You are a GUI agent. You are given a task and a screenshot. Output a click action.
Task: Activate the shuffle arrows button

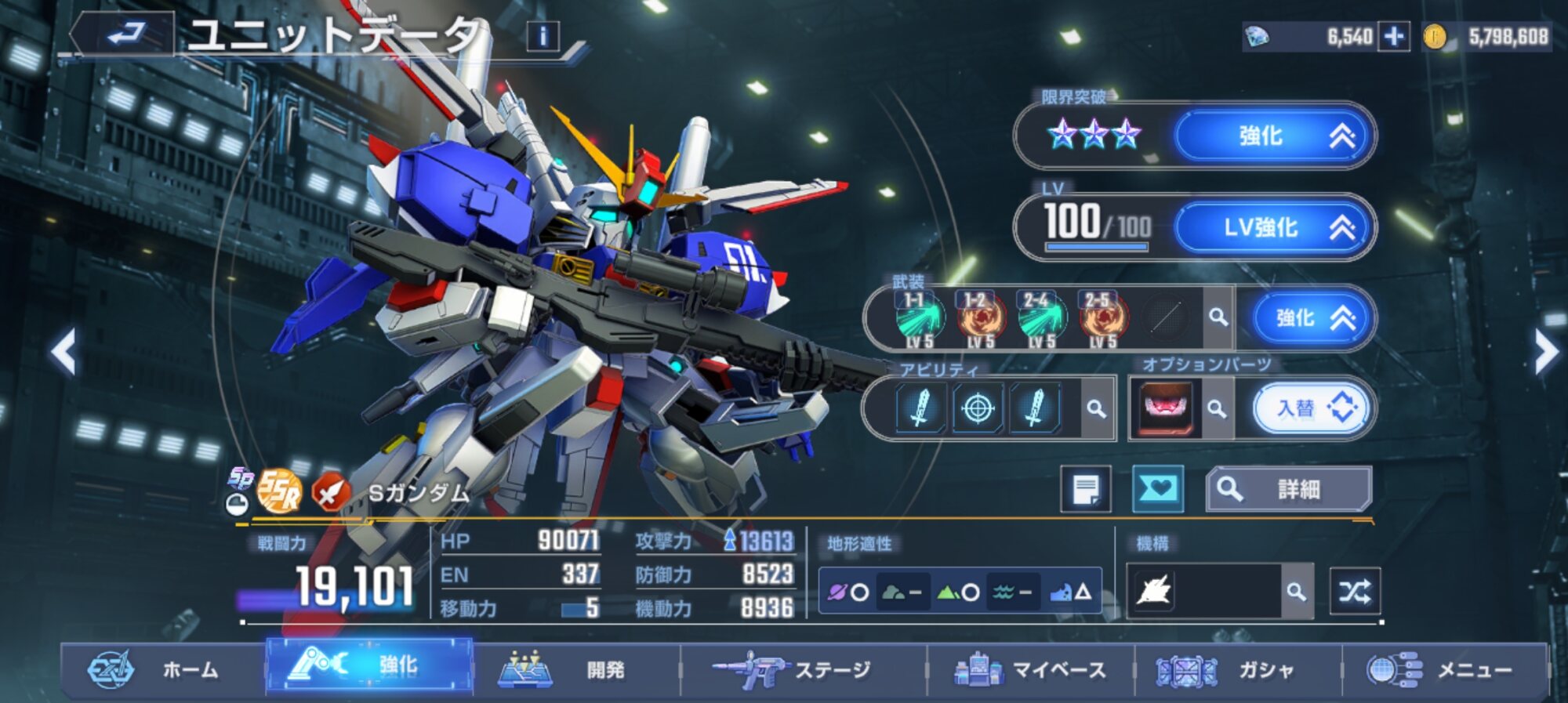[x=1355, y=592]
